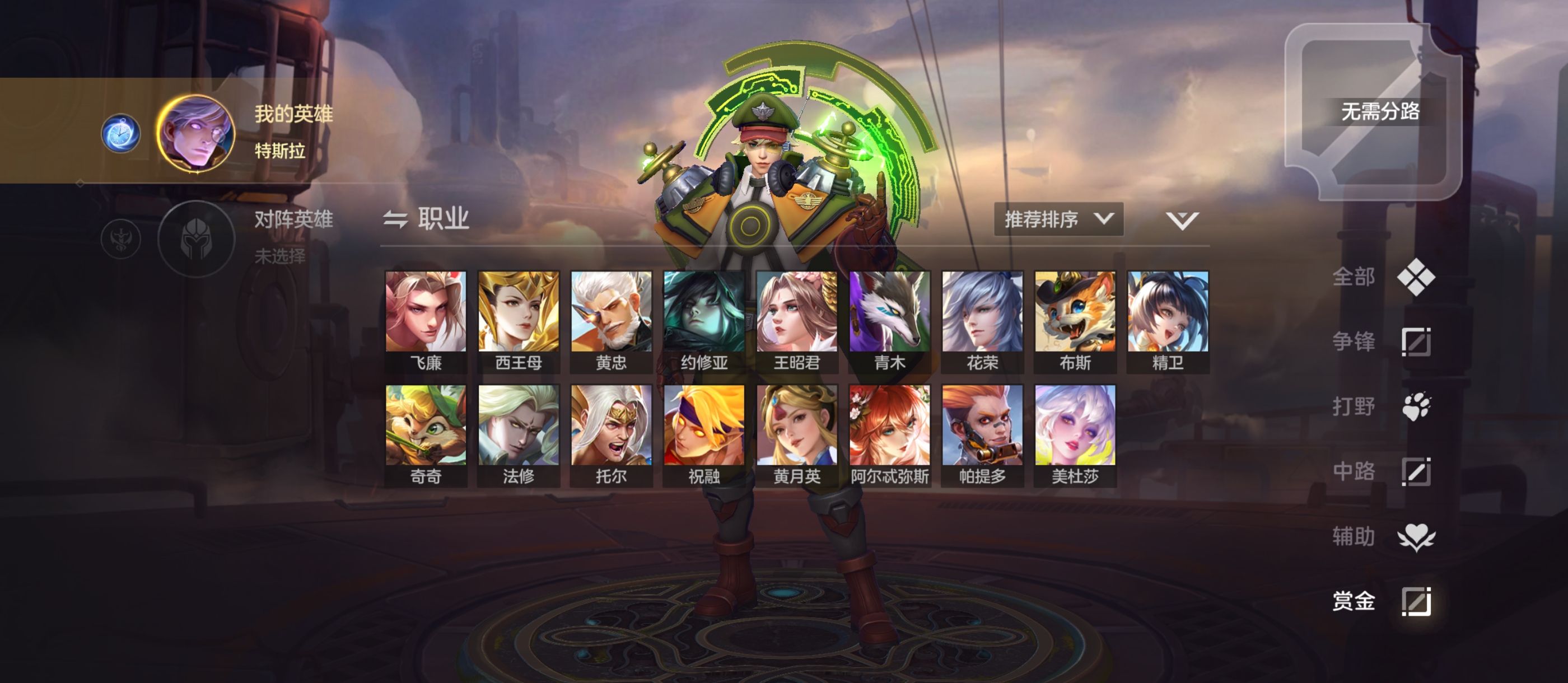The width and height of the screenshot is (1568, 683).
Task: Open the 推荐排序 sorting dropdown
Action: (x=1058, y=219)
